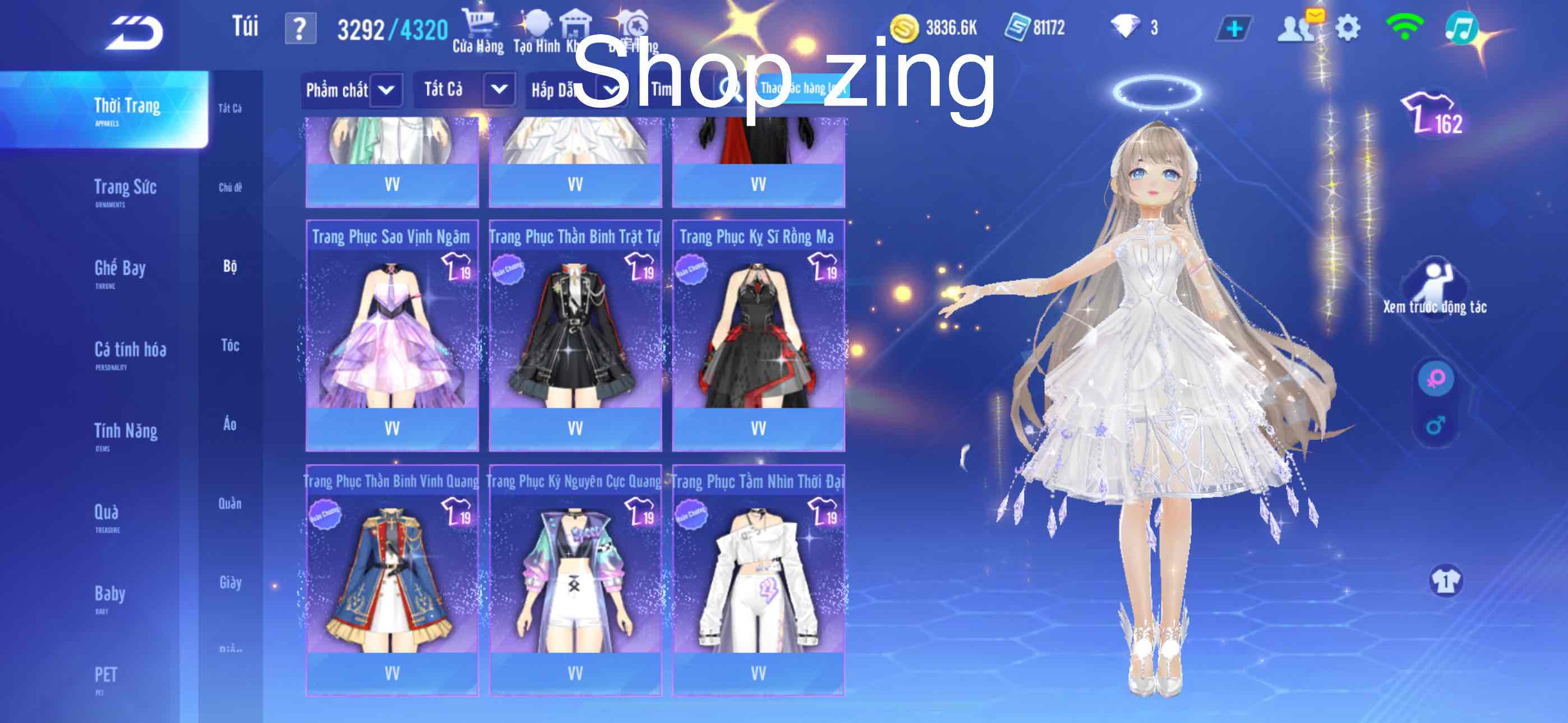
Task: Open the Phẩm chất dropdown filter
Action: coord(351,90)
